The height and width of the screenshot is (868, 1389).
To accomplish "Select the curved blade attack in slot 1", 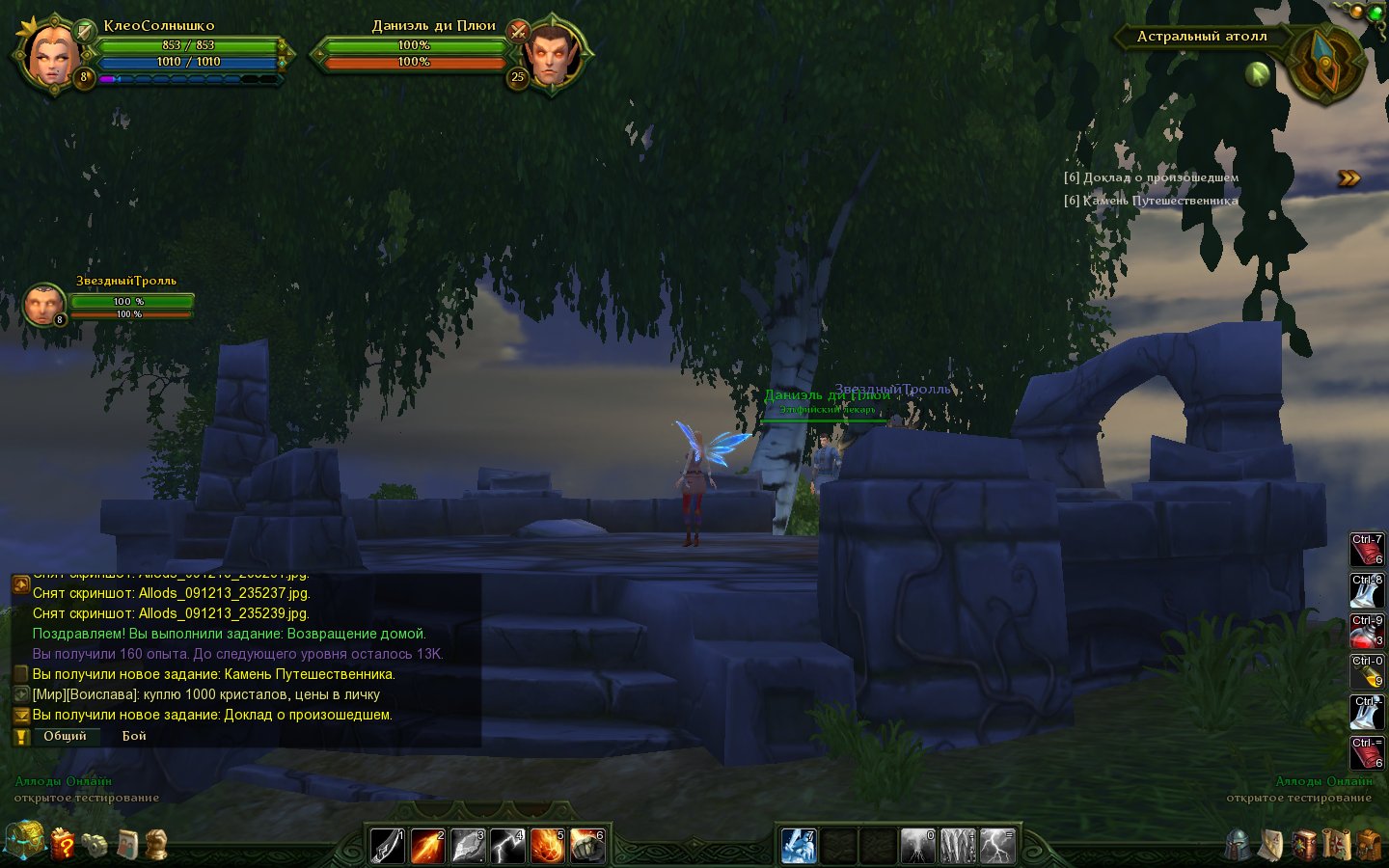I will tap(389, 846).
